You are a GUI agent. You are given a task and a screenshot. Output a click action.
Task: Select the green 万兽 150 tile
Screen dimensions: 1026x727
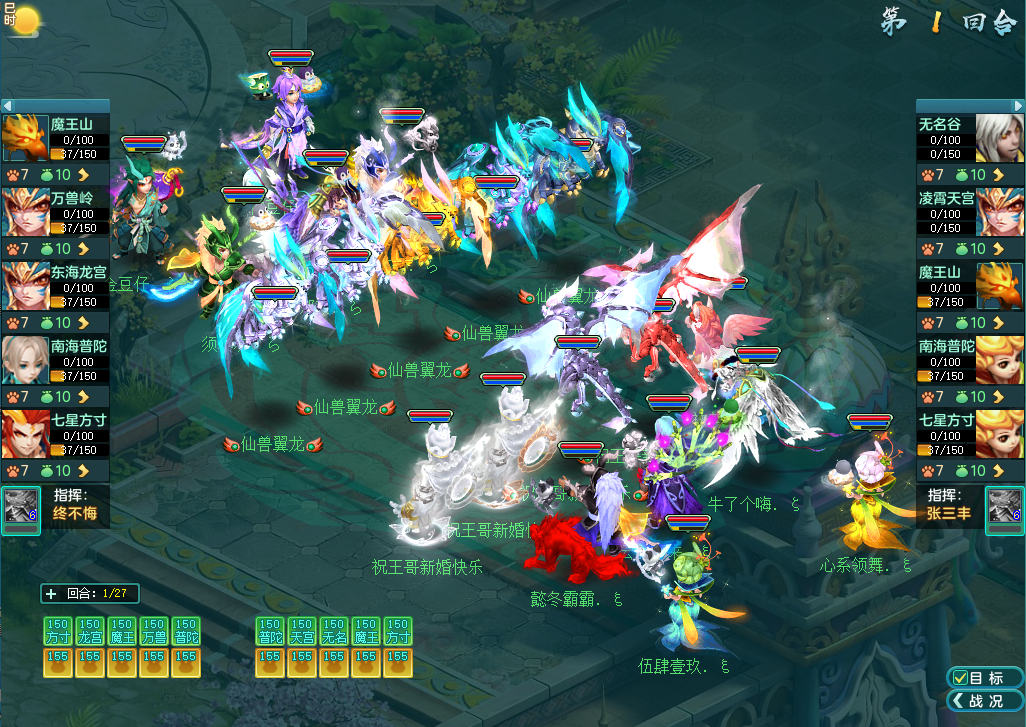(153, 630)
